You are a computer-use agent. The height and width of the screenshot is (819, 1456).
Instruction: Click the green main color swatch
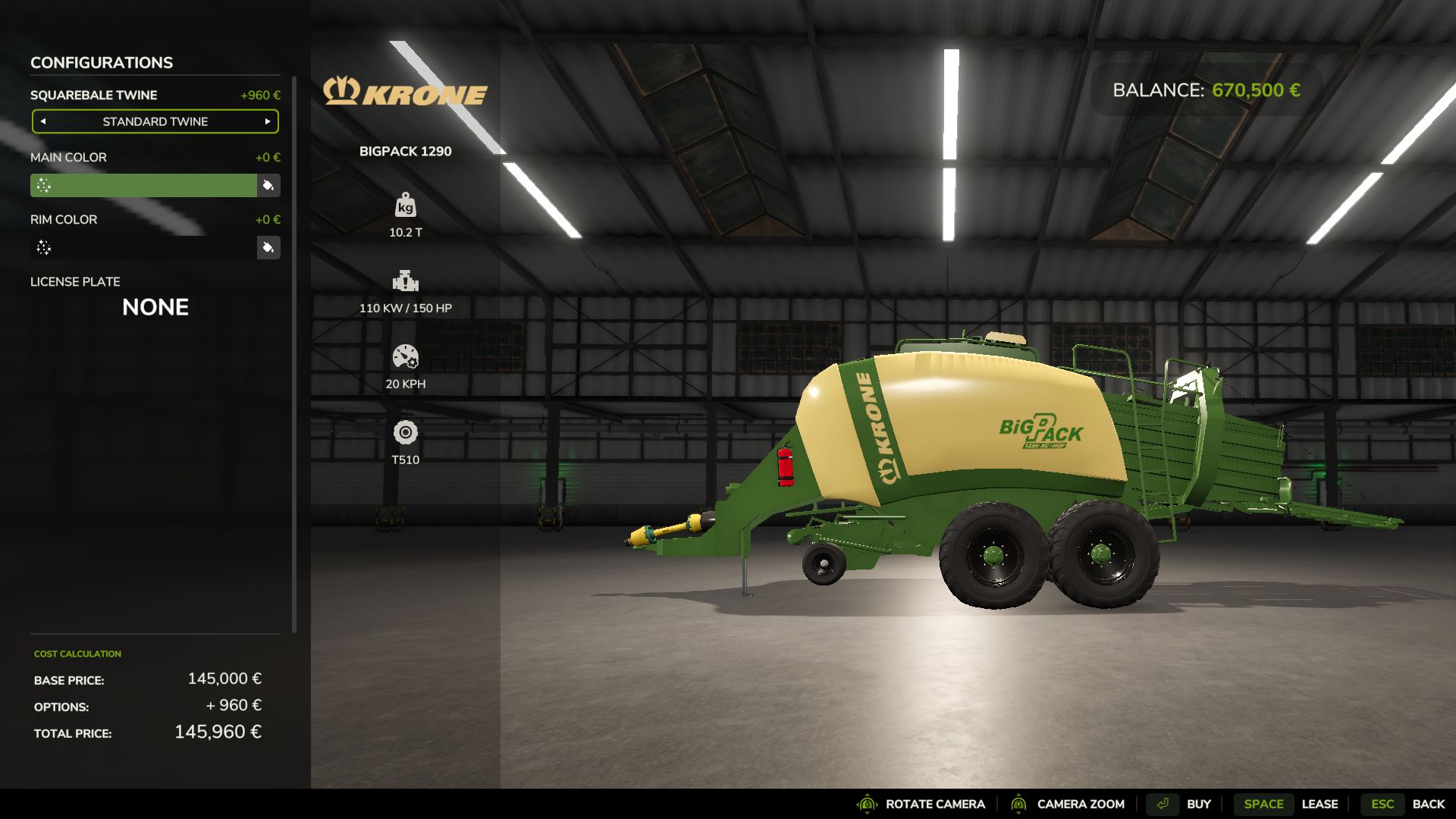(x=144, y=186)
